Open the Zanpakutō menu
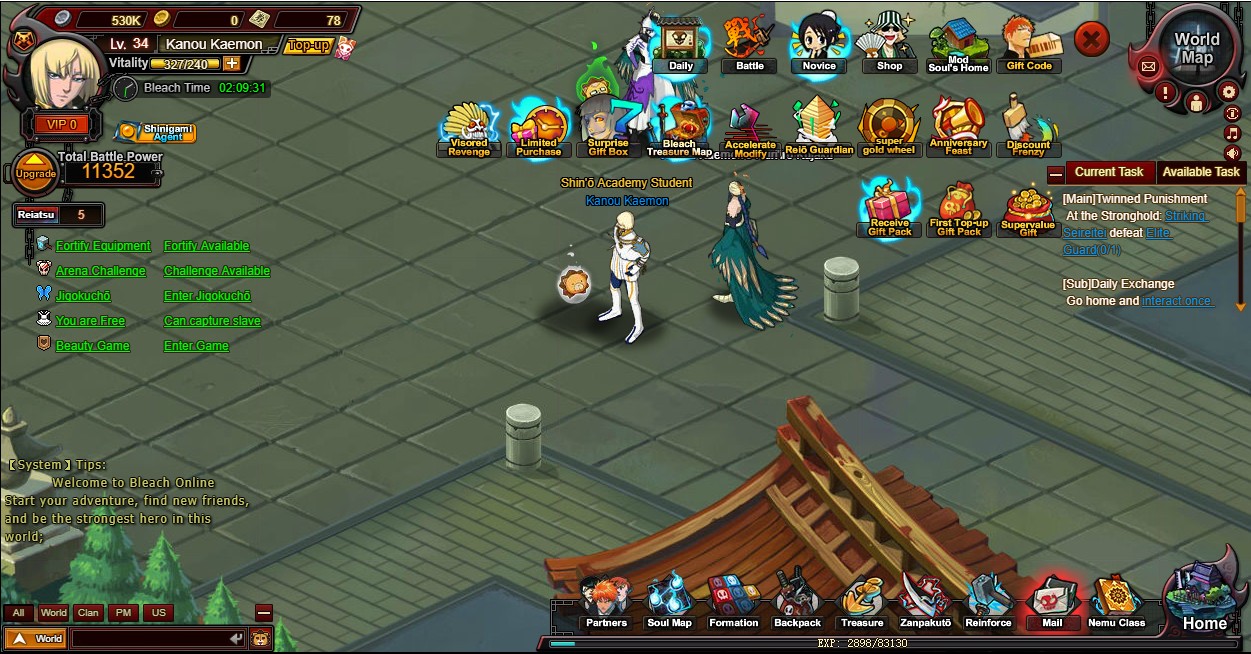 pos(925,603)
